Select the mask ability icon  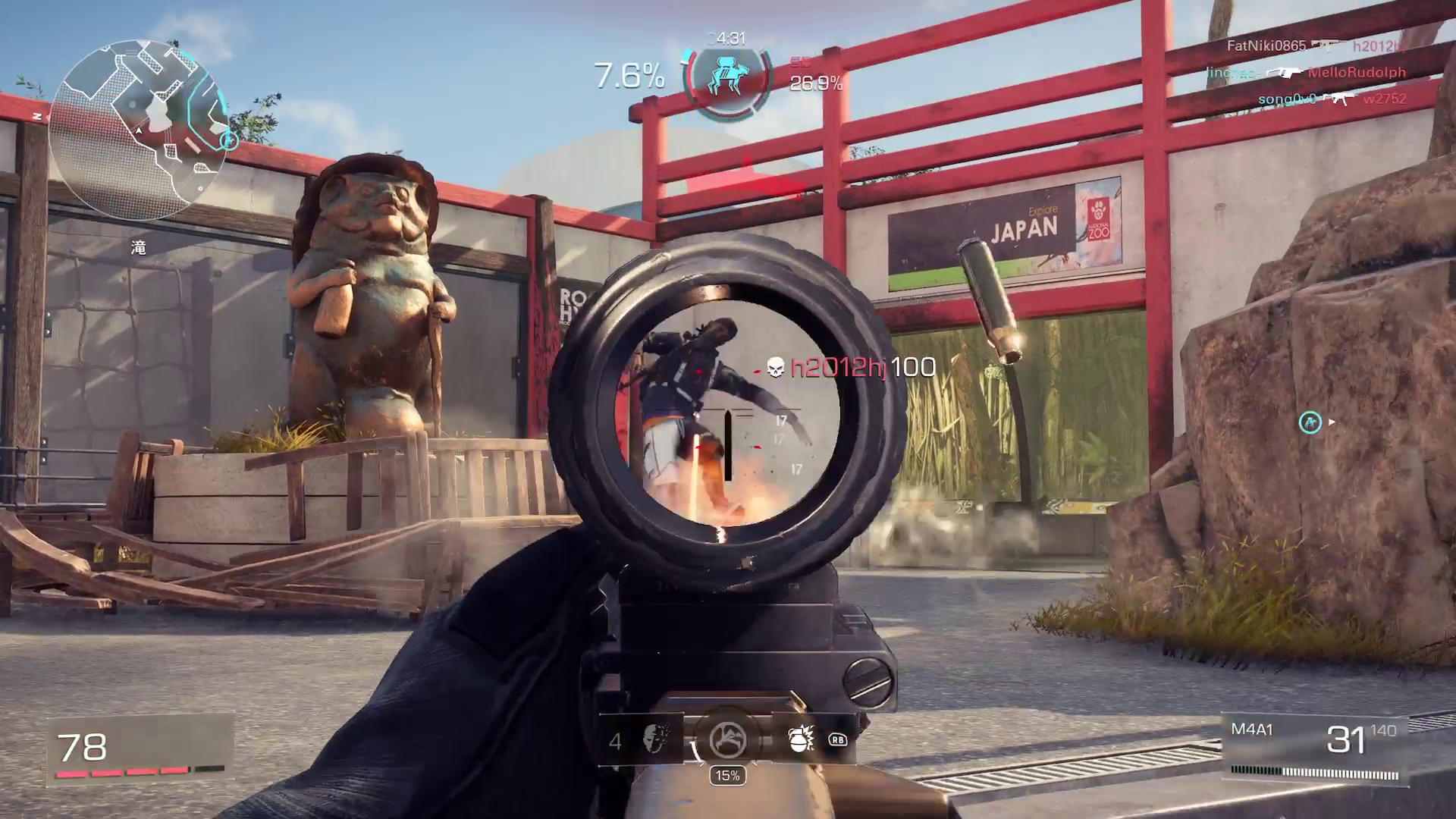tap(654, 739)
